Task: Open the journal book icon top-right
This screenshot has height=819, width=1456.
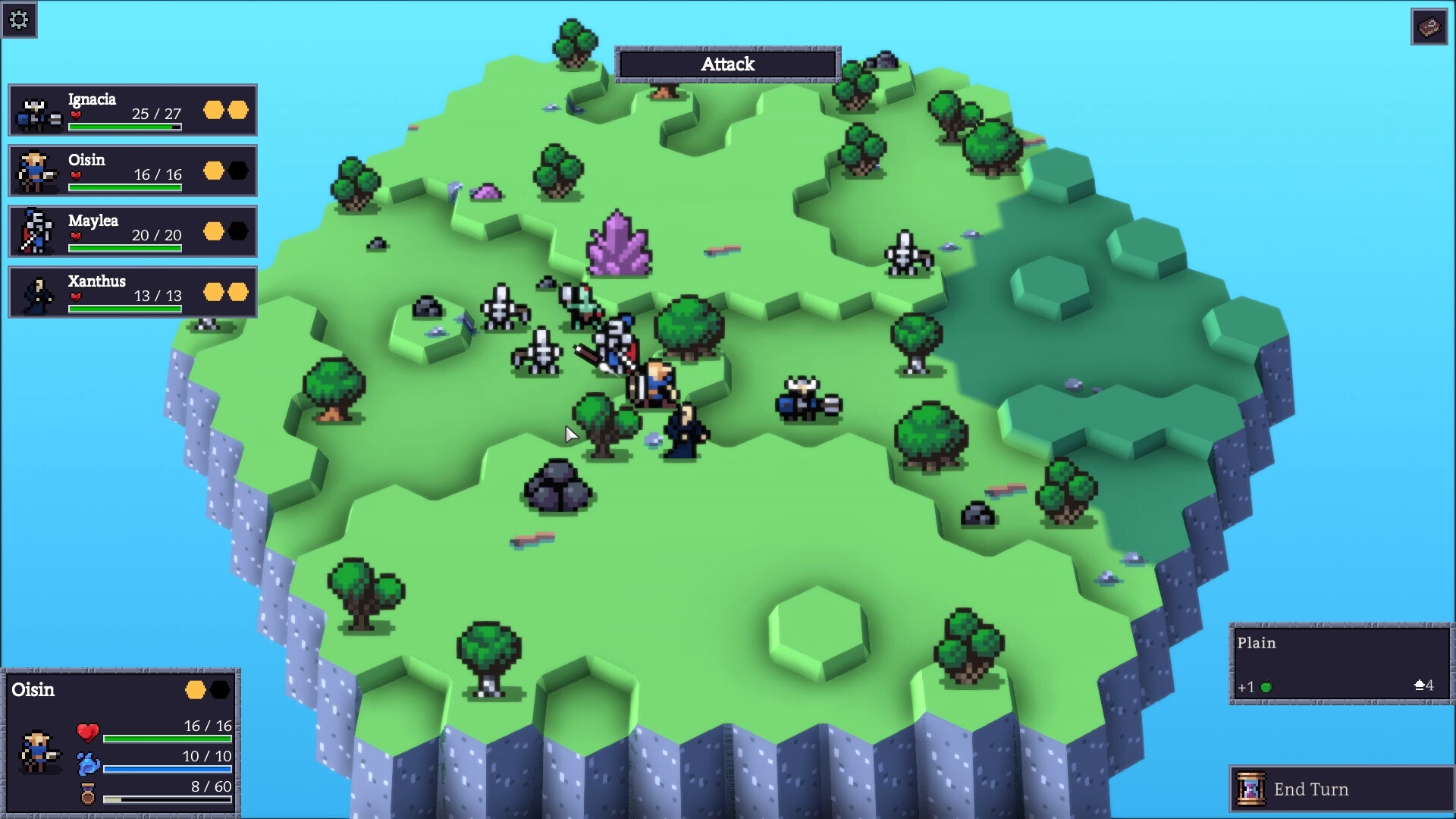Action: [1430, 26]
